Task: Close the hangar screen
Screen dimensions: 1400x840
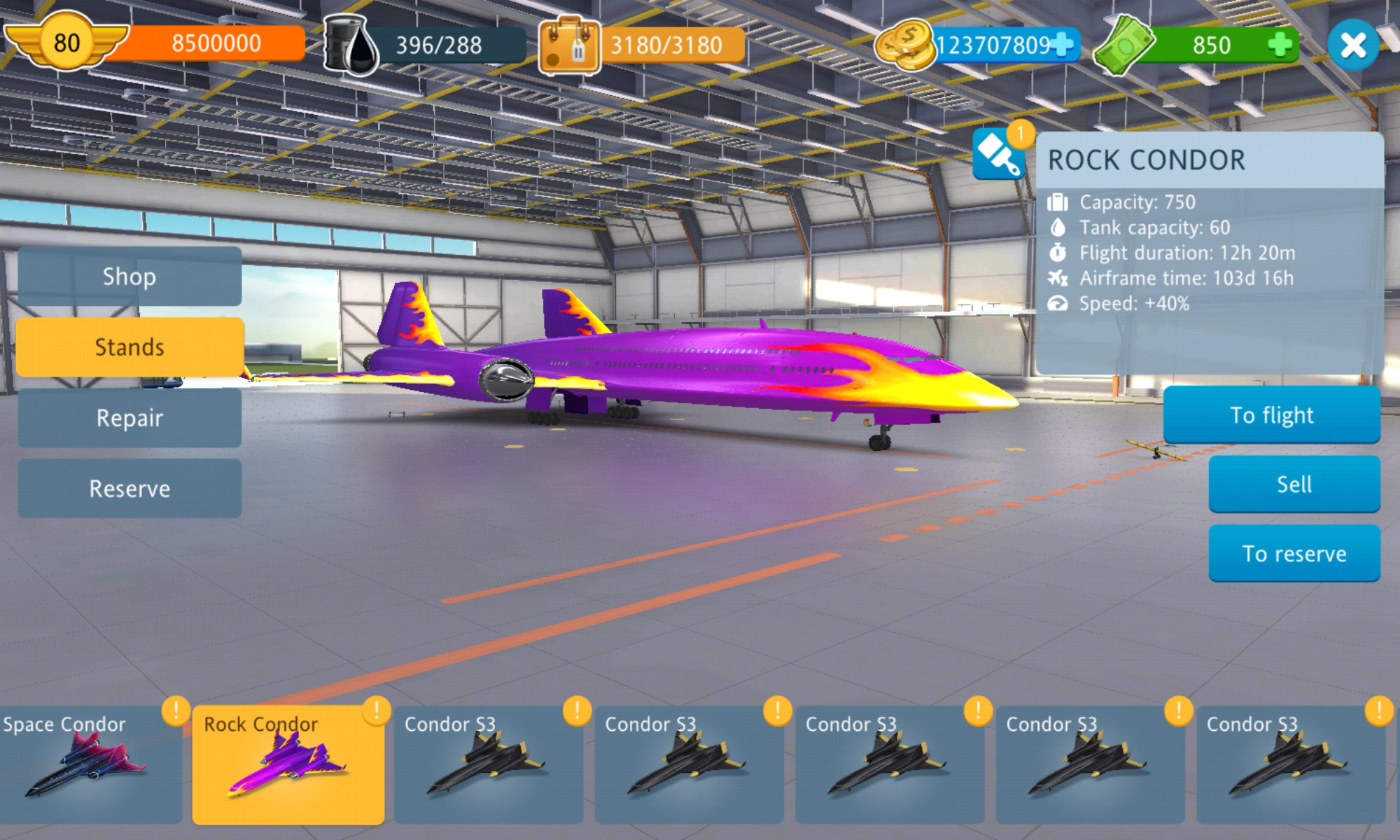Action: coord(1352,46)
